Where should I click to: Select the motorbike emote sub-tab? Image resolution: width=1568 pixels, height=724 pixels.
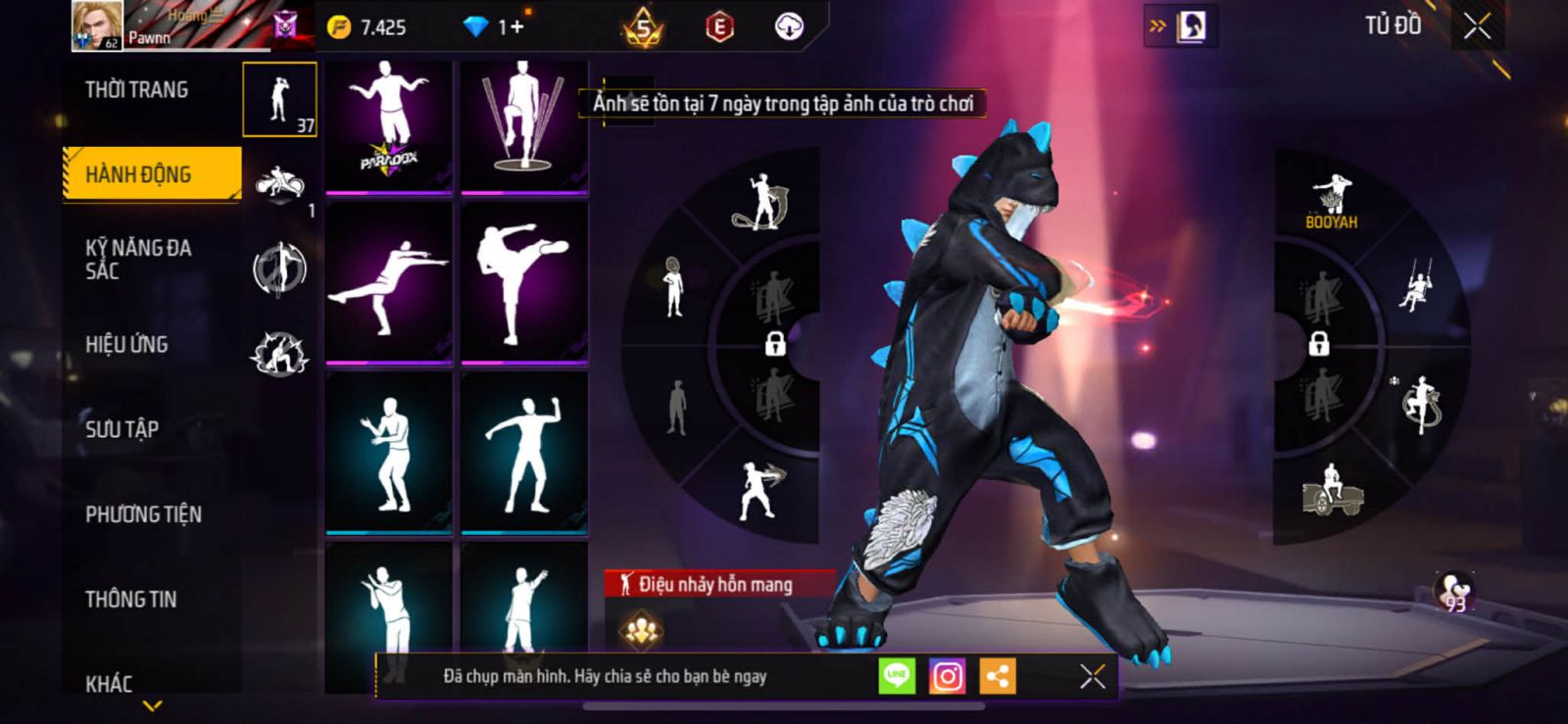280,183
